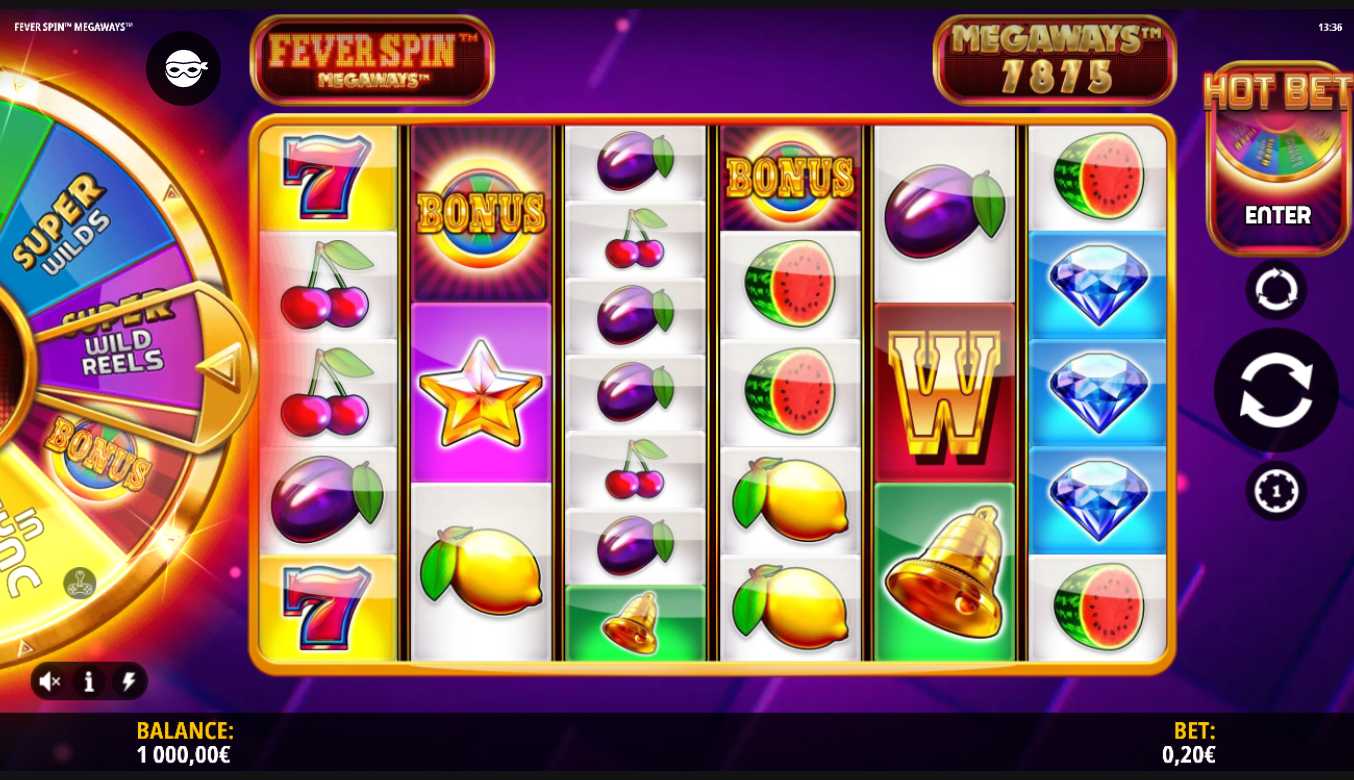Enter the Hot Bet feature
The height and width of the screenshot is (780, 1354).
[1277, 215]
